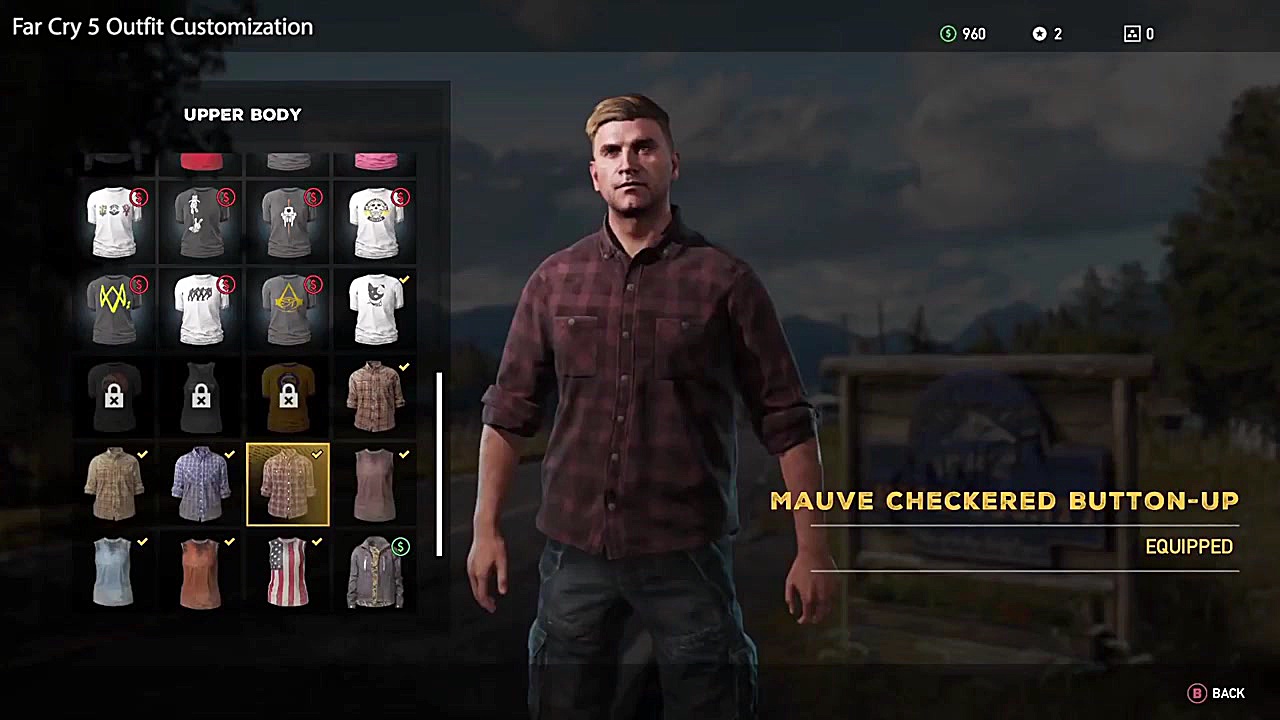Click the red price badge on Assassin's Creed shirt
This screenshot has height=720, width=1280.
pos(312,285)
